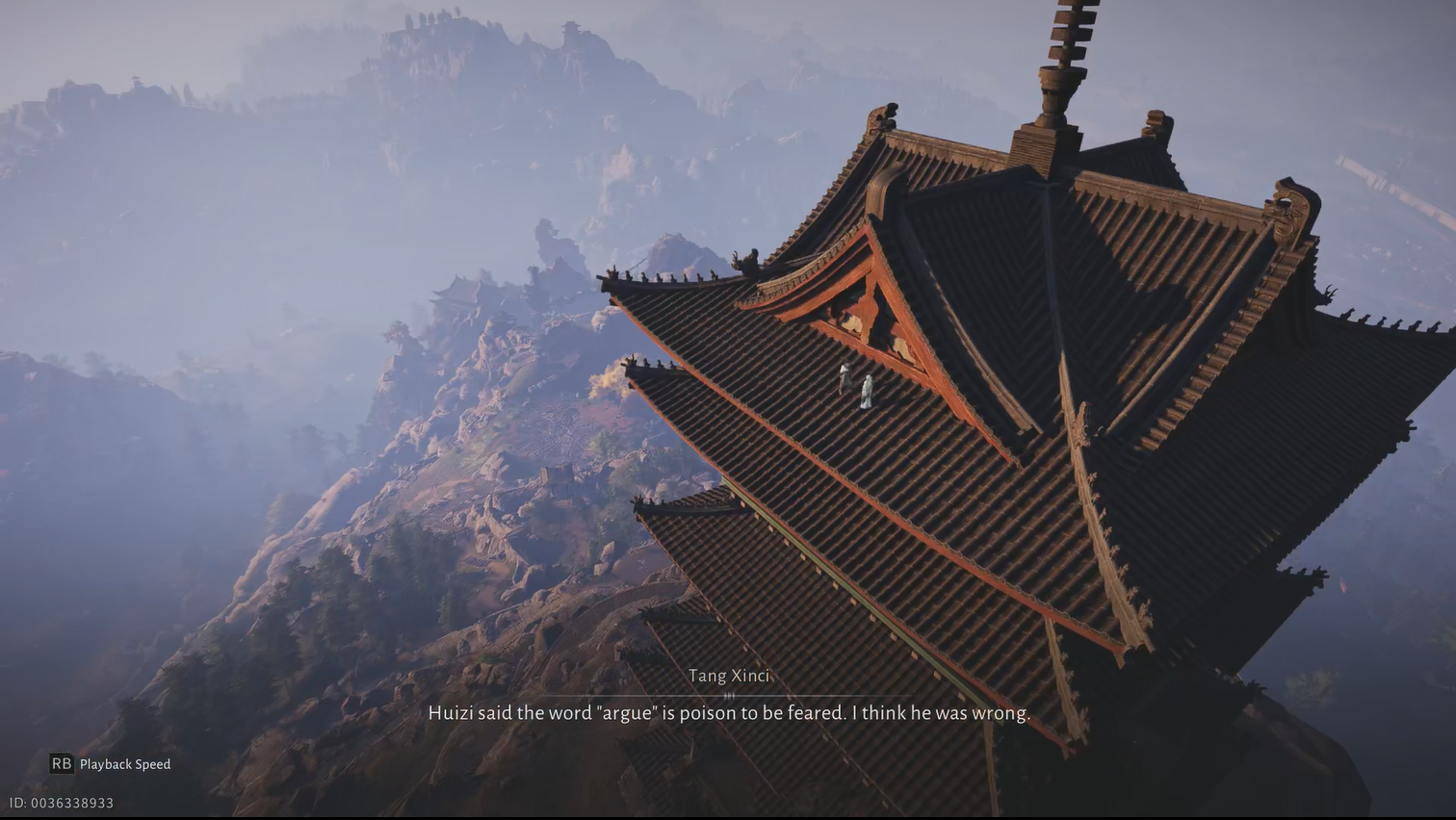Select the speaker name Tang Xinci
The image size is (1456, 820).
[729, 676]
